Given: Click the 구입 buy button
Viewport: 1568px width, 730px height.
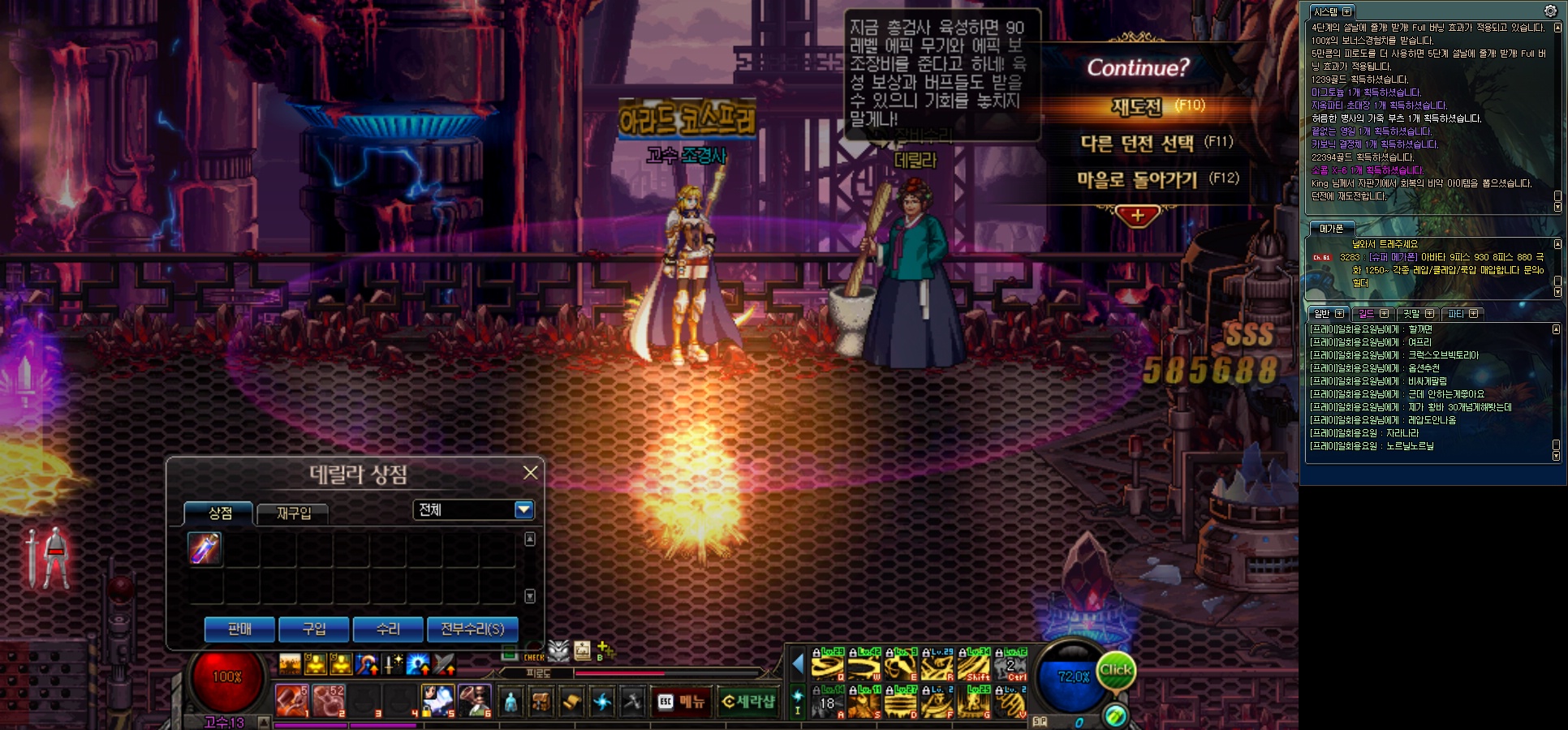Looking at the screenshot, I should point(313,629).
